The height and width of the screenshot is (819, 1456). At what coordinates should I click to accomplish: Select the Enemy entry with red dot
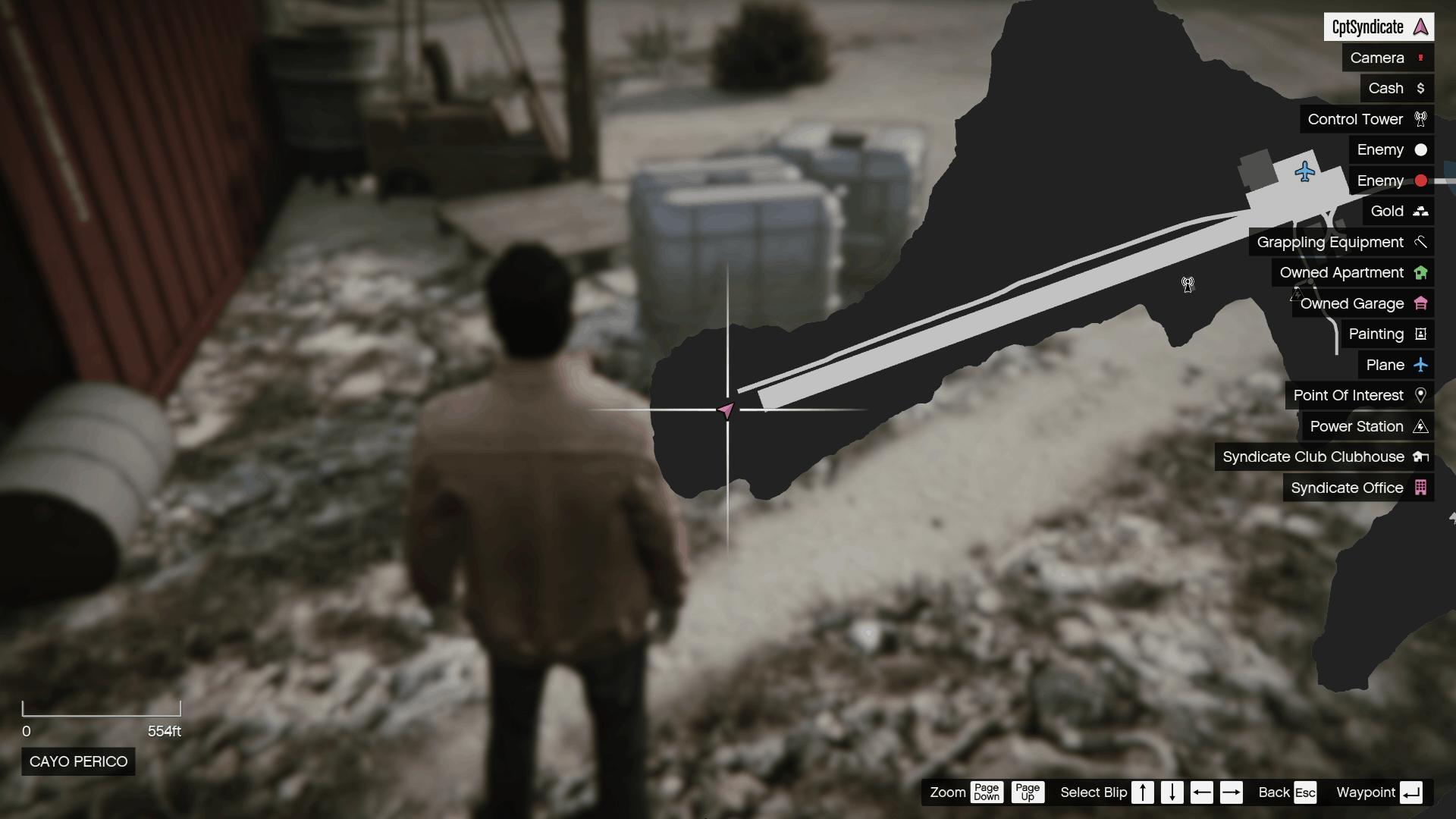pos(1391,180)
